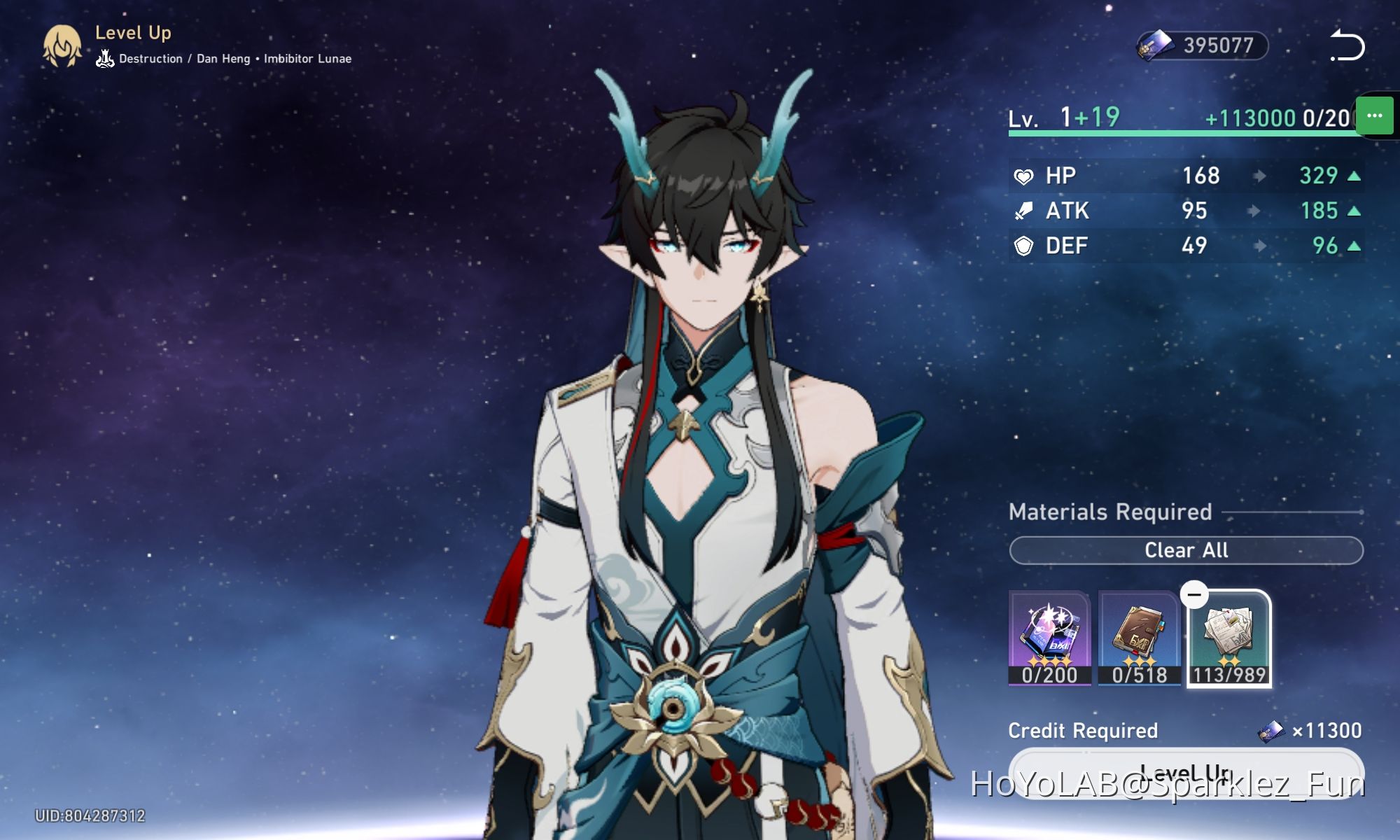The image size is (1400, 840).
Task: Click the Level Up screen title
Action: point(134,32)
